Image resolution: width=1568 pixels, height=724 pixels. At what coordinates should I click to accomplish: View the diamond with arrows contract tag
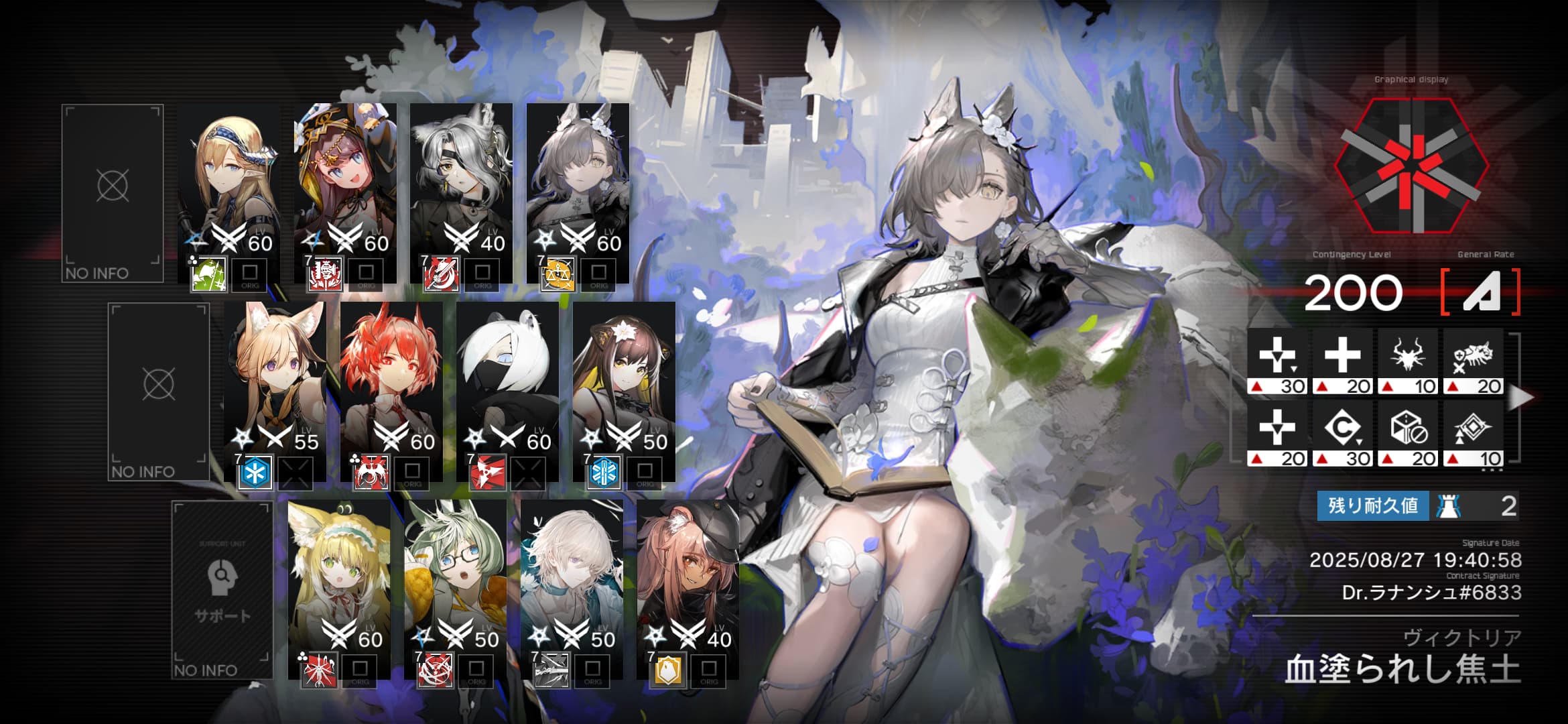[x=1473, y=428]
